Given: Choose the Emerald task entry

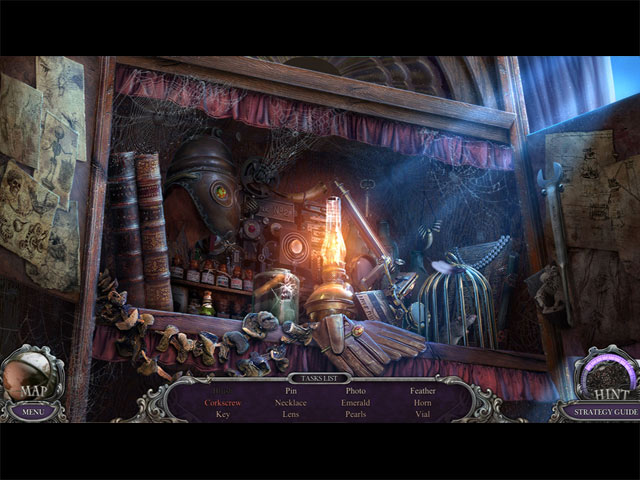Looking at the screenshot, I should 356,402.
